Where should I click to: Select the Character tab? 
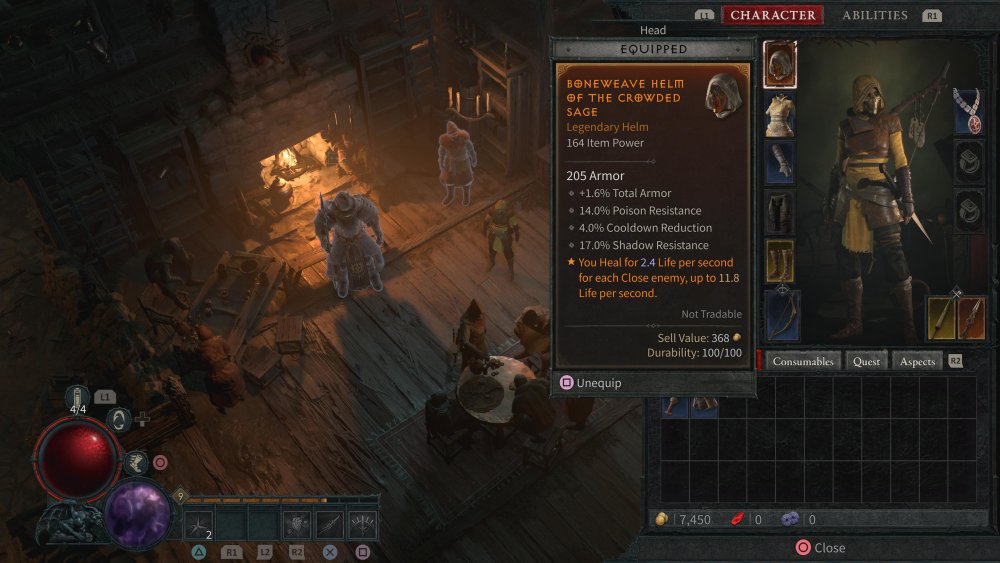772,15
